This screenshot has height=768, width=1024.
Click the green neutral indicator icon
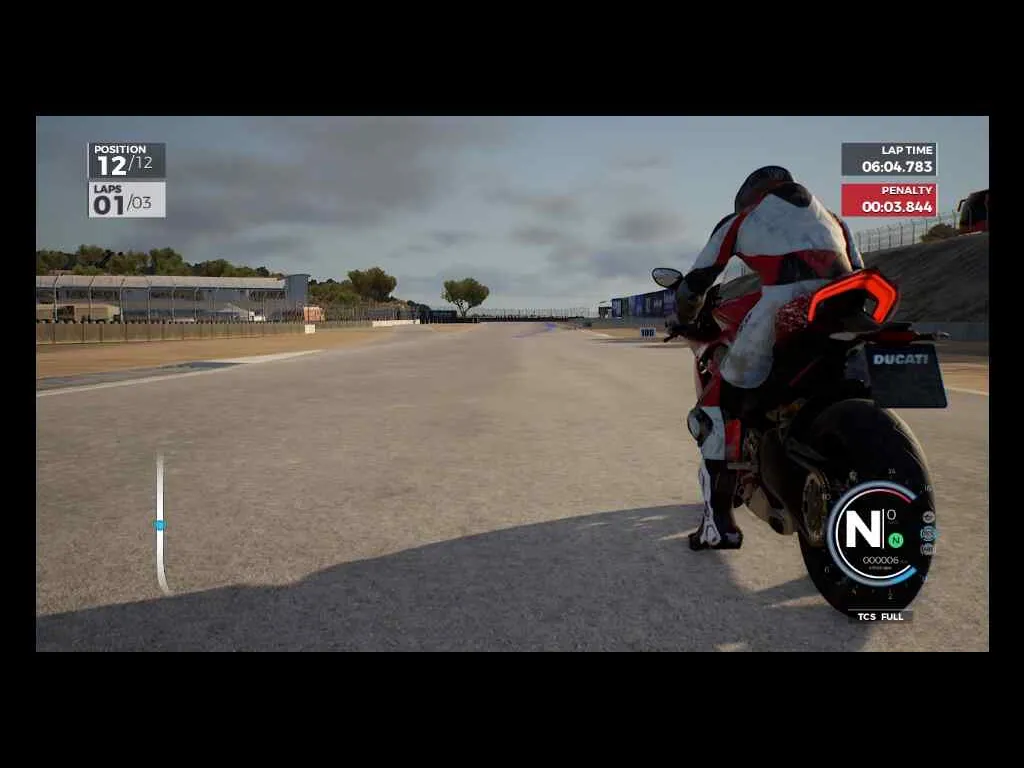tap(895, 540)
